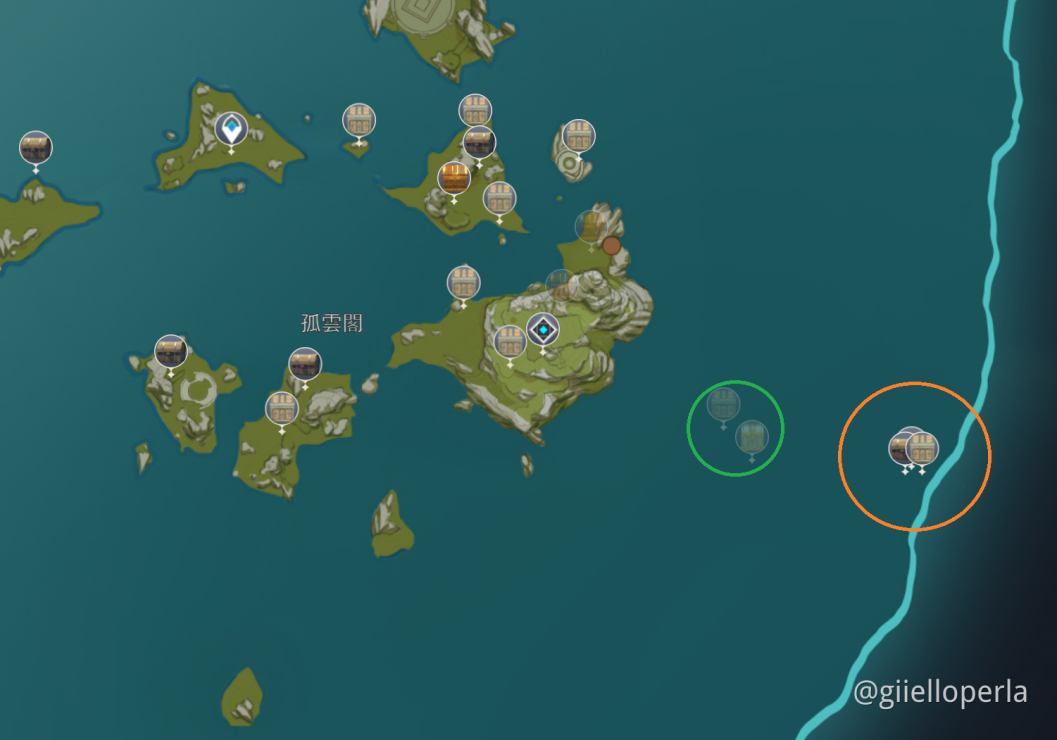
Task: Click the diamond waypoint marker on the central island
Action: pyautogui.click(x=543, y=329)
